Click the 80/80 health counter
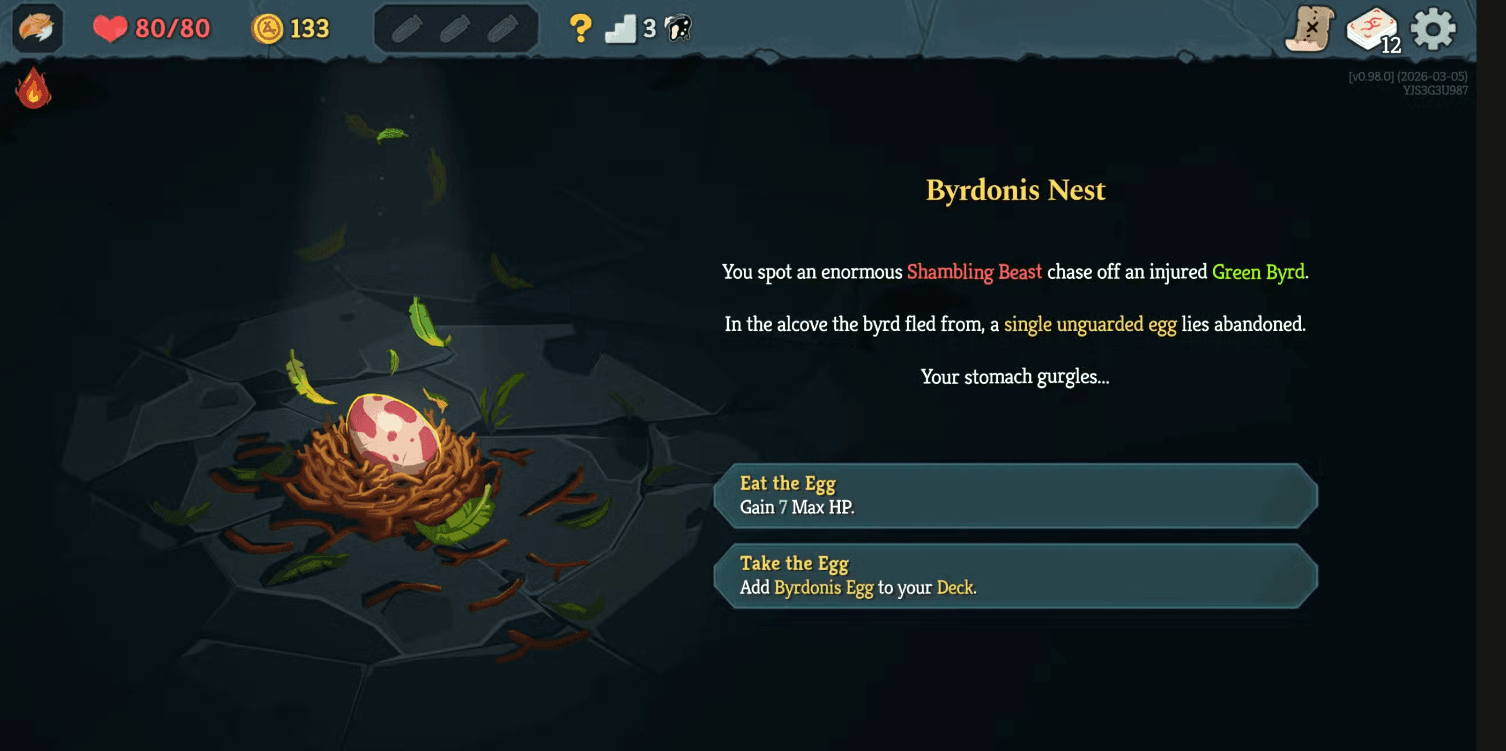This screenshot has height=751, width=1506. 173,28
